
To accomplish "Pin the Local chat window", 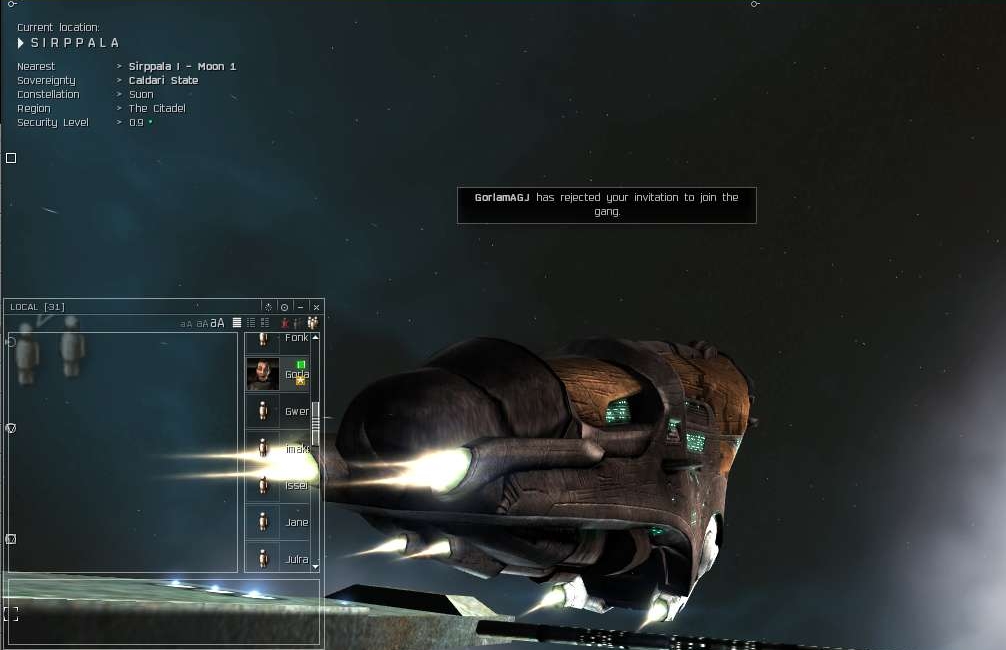I will 284,307.
